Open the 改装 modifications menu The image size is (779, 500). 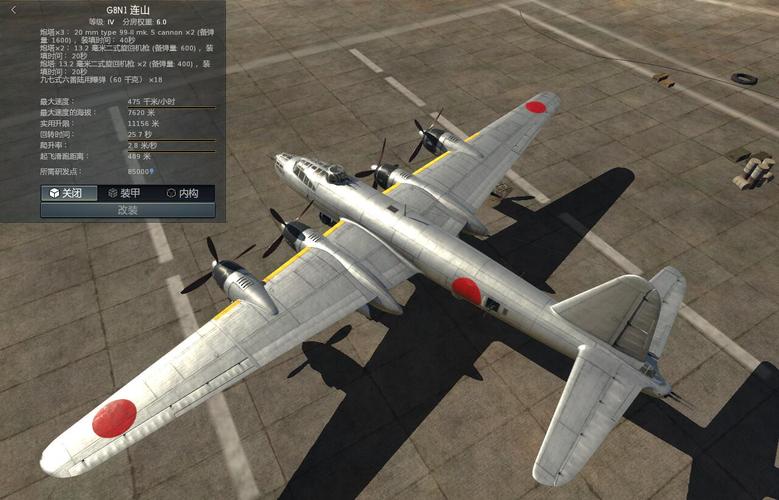(x=127, y=210)
